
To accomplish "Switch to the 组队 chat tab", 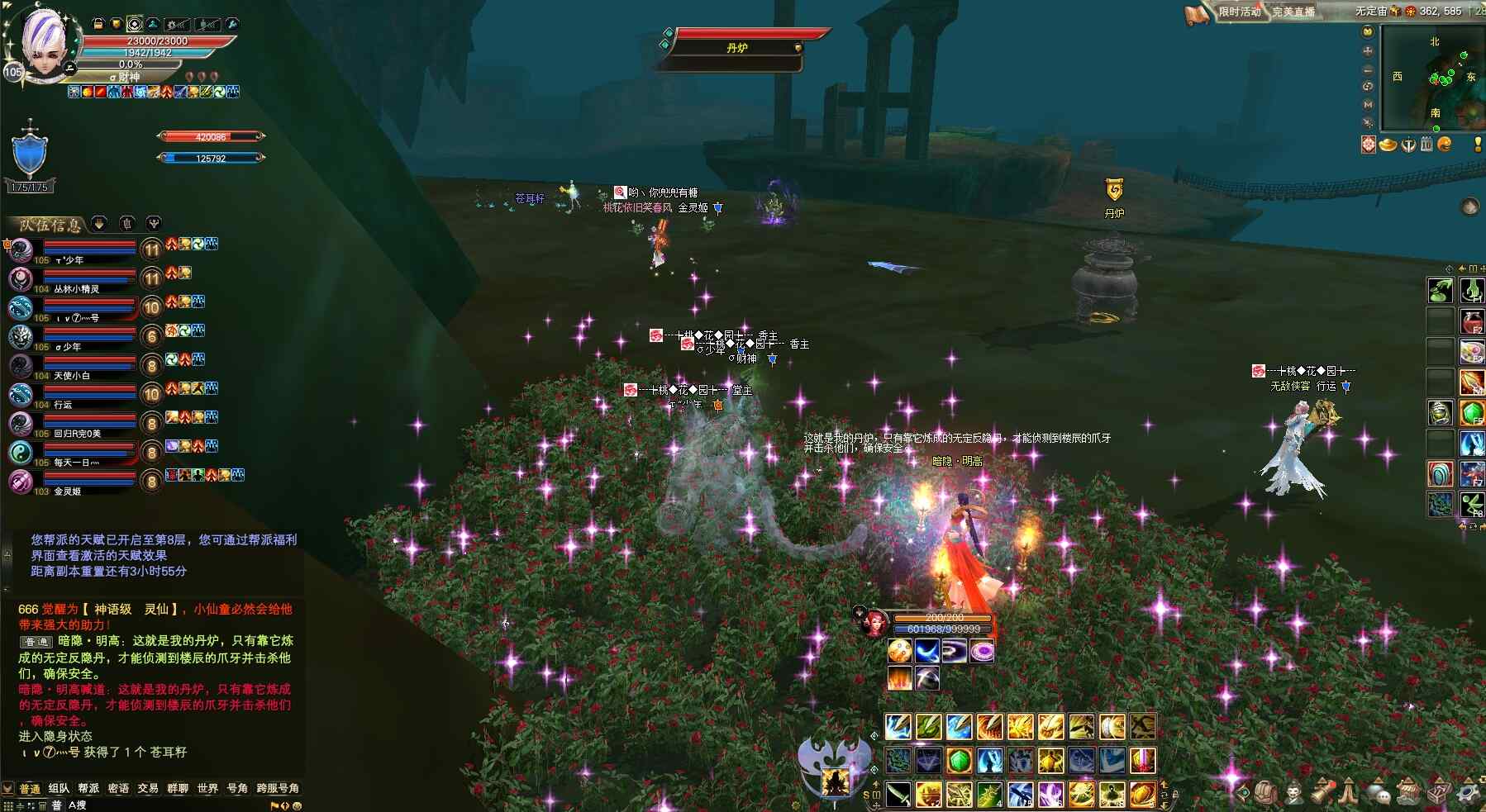I will click(x=59, y=788).
